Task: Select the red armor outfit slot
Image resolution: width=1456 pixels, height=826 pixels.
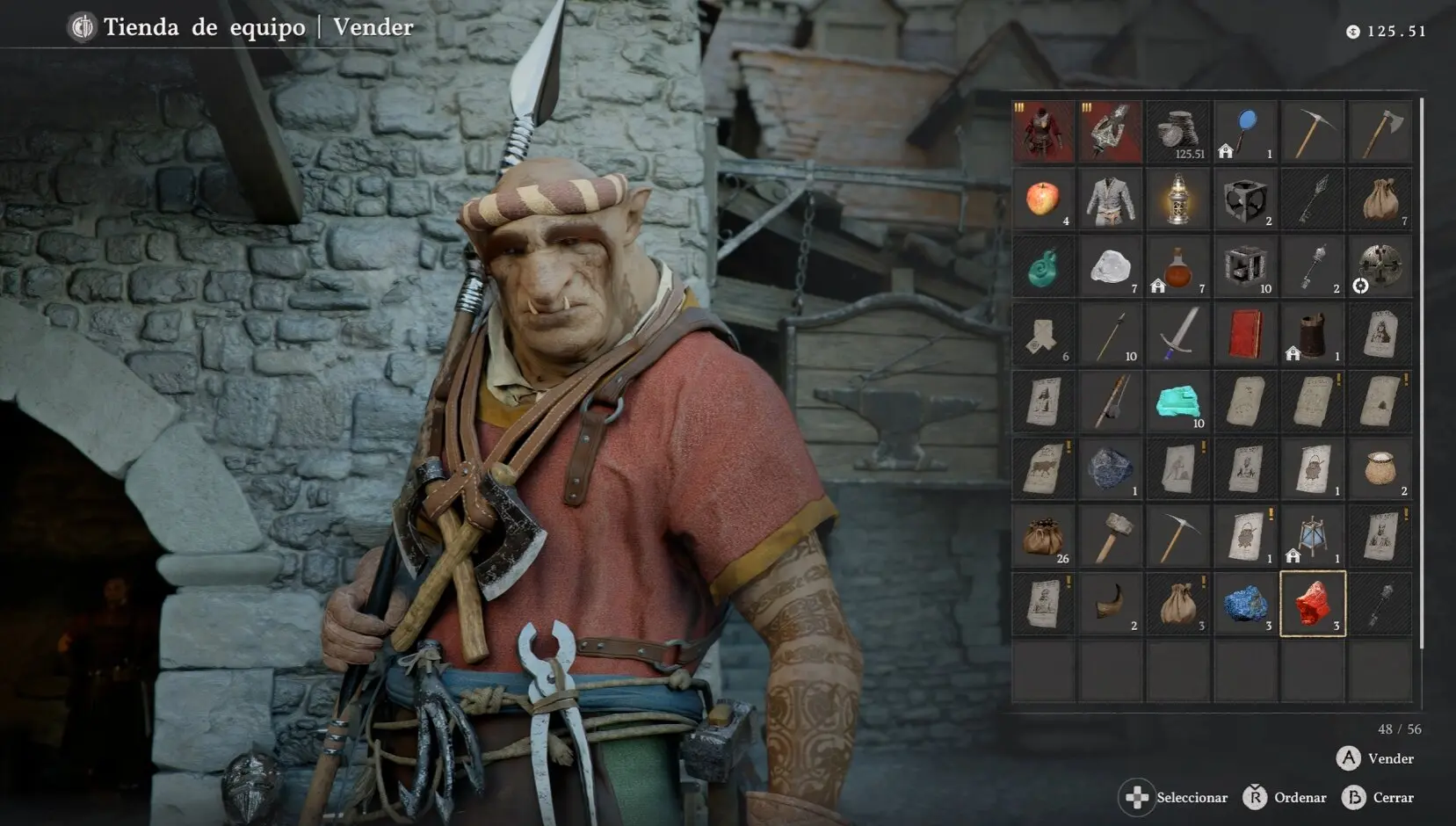Action: point(1043,132)
